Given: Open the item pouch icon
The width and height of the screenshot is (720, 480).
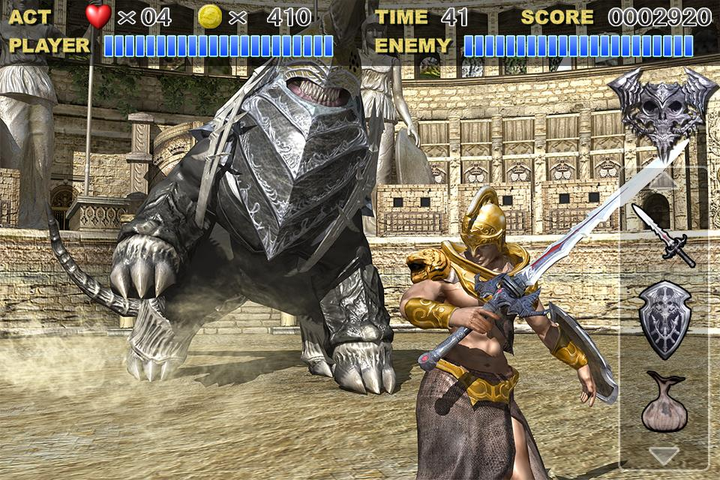Looking at the screenshot, I should (664, 402).
